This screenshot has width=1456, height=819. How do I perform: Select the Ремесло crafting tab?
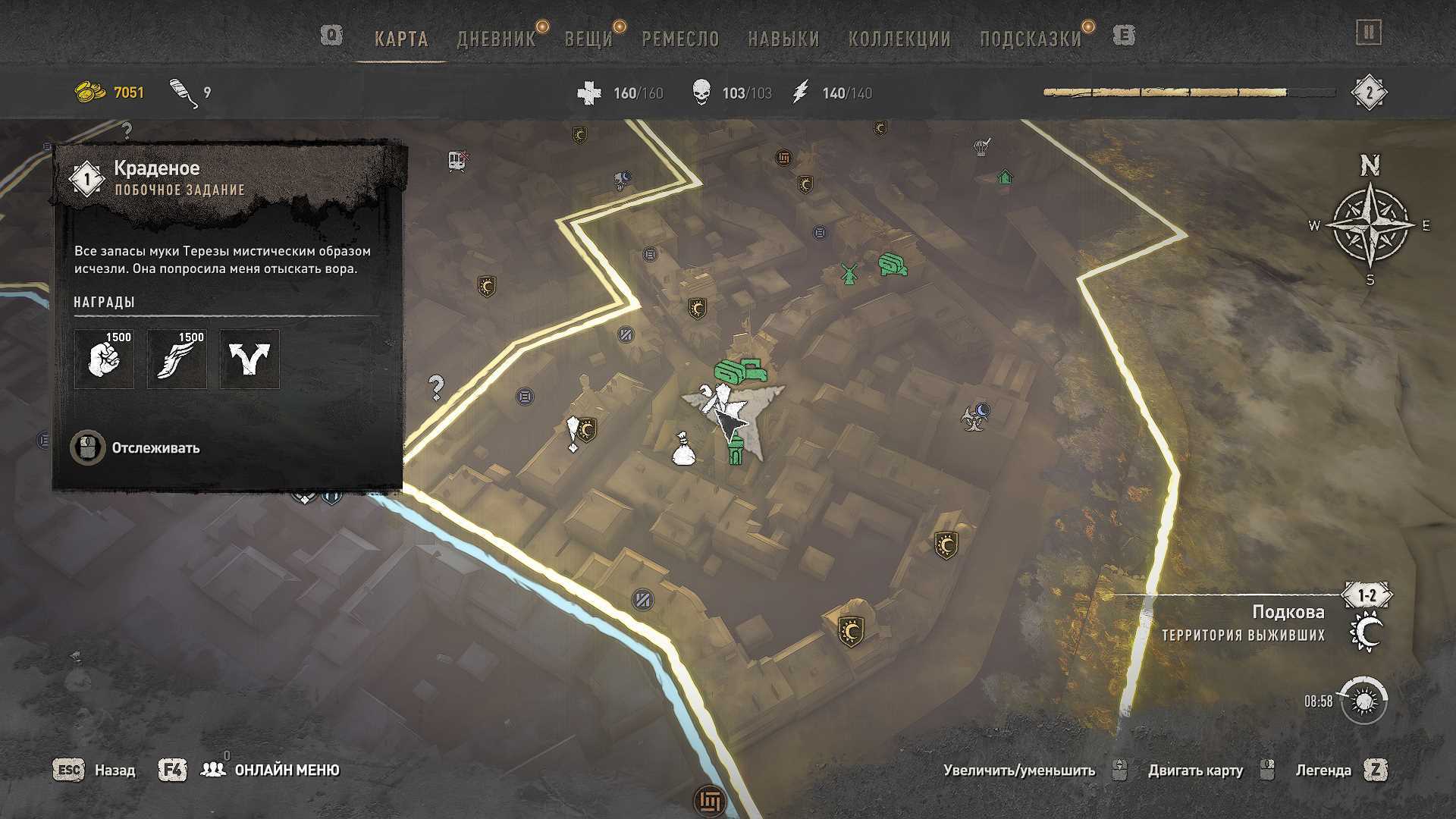680,39
